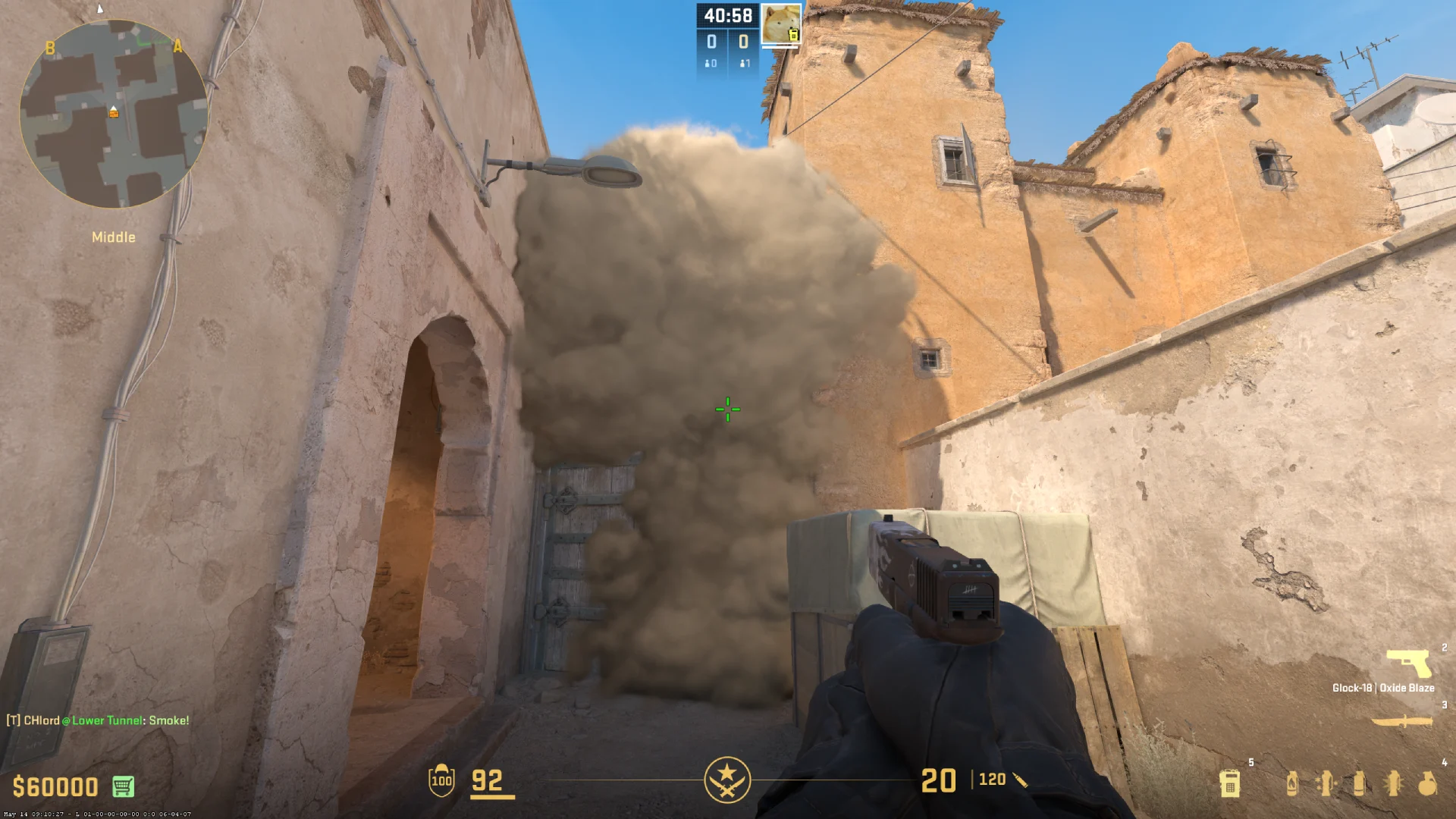Click the crossed-guns round status icon bottom center
This screenshot has width=1456, height=819.
[x=727, y=779]
